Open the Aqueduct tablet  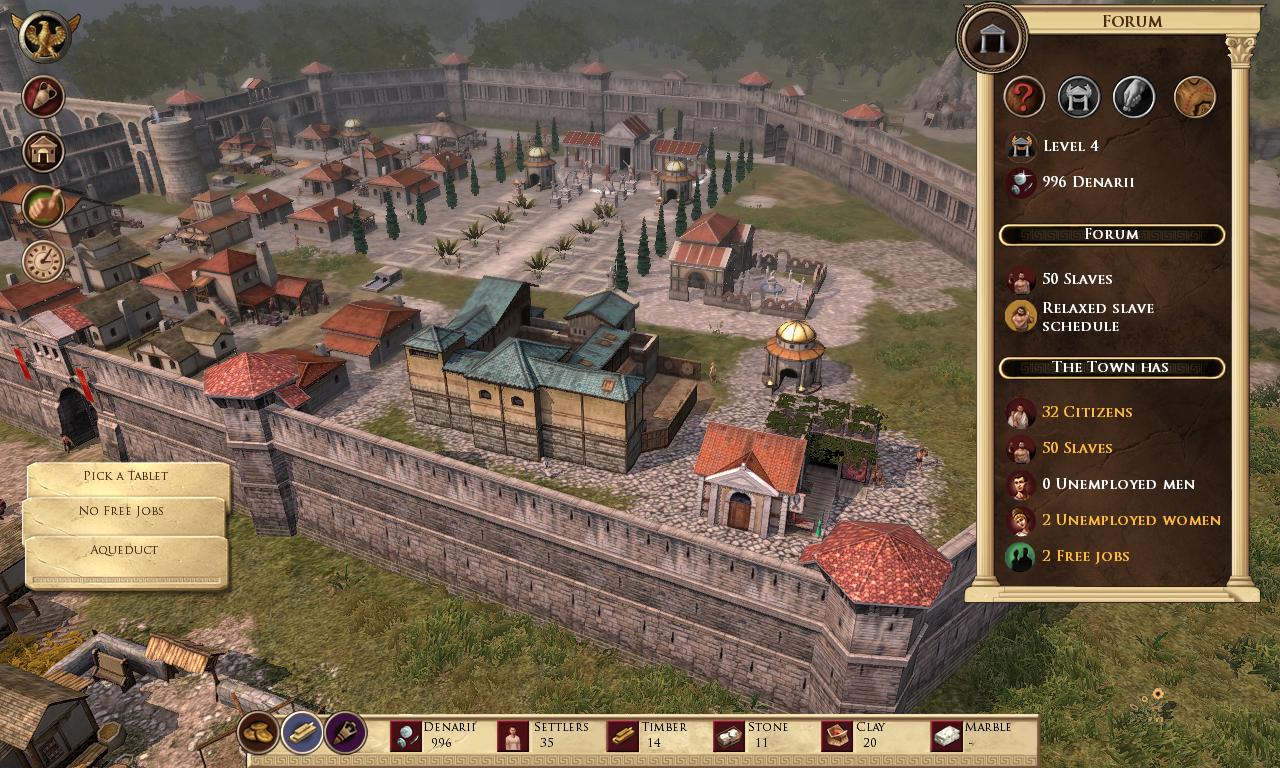tap(124, 551)
